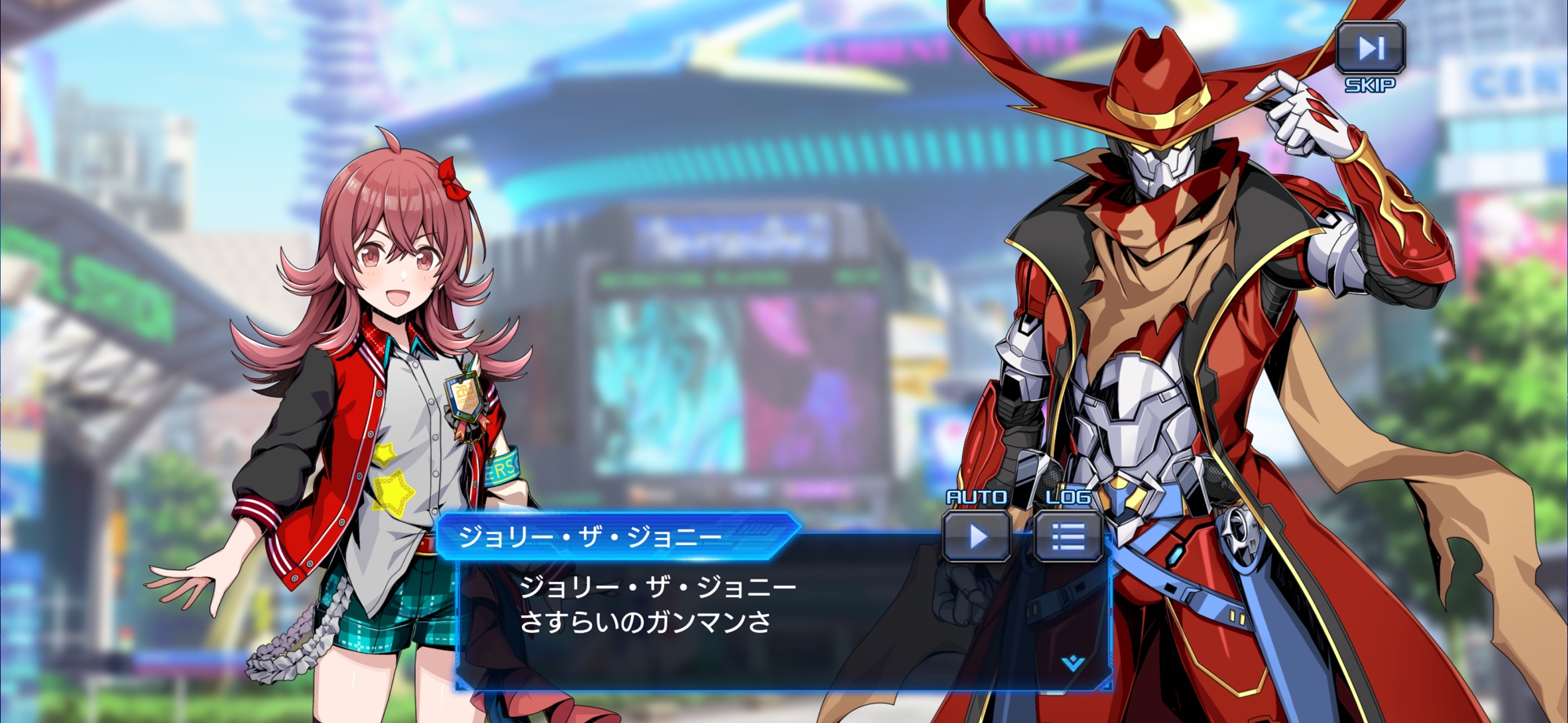The width and height of the screenshot is (1568, 723).
Task: Skip the story scene
Action: pyautogui.click(x=1370, y=49)
